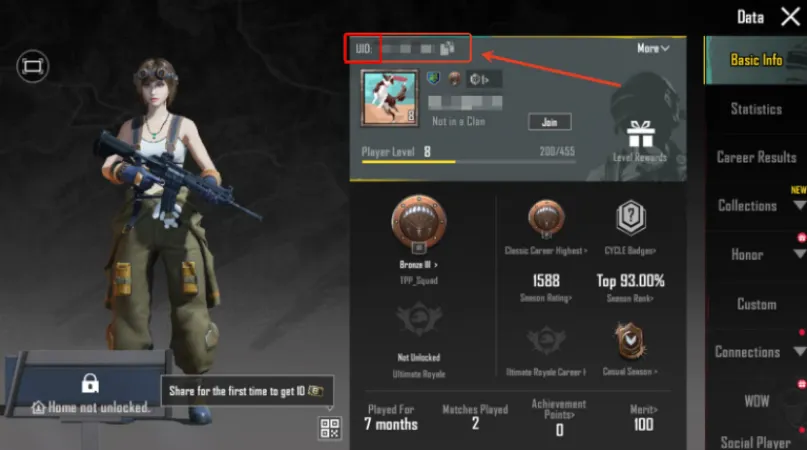Open the Honor tab
The height and width of the screenshot is (450, 807).
coord(747,254)
